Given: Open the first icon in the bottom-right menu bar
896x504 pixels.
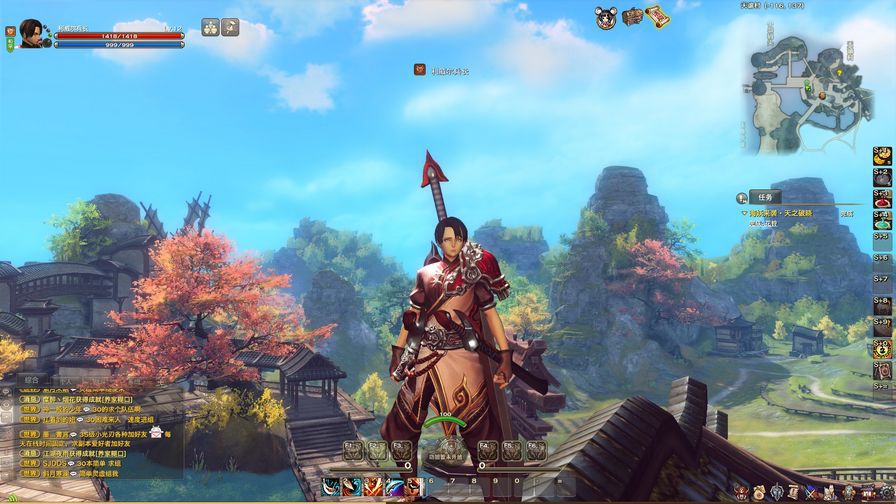Looking at the screenshot, I should (x=739, y=491).
